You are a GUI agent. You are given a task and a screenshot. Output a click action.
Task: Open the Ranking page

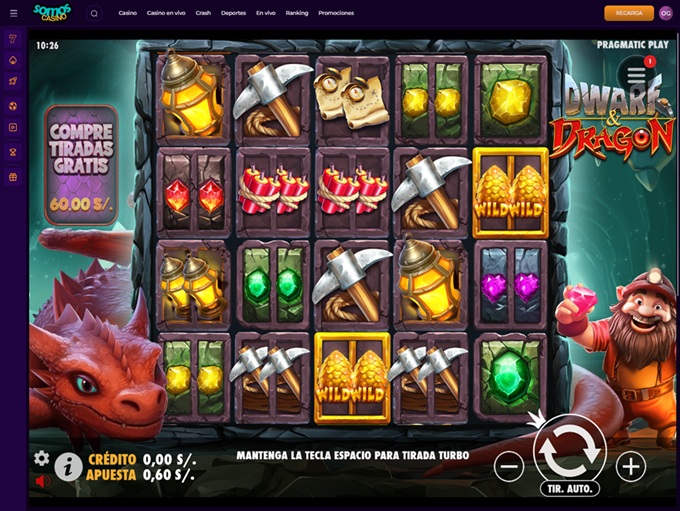point(296,13)
